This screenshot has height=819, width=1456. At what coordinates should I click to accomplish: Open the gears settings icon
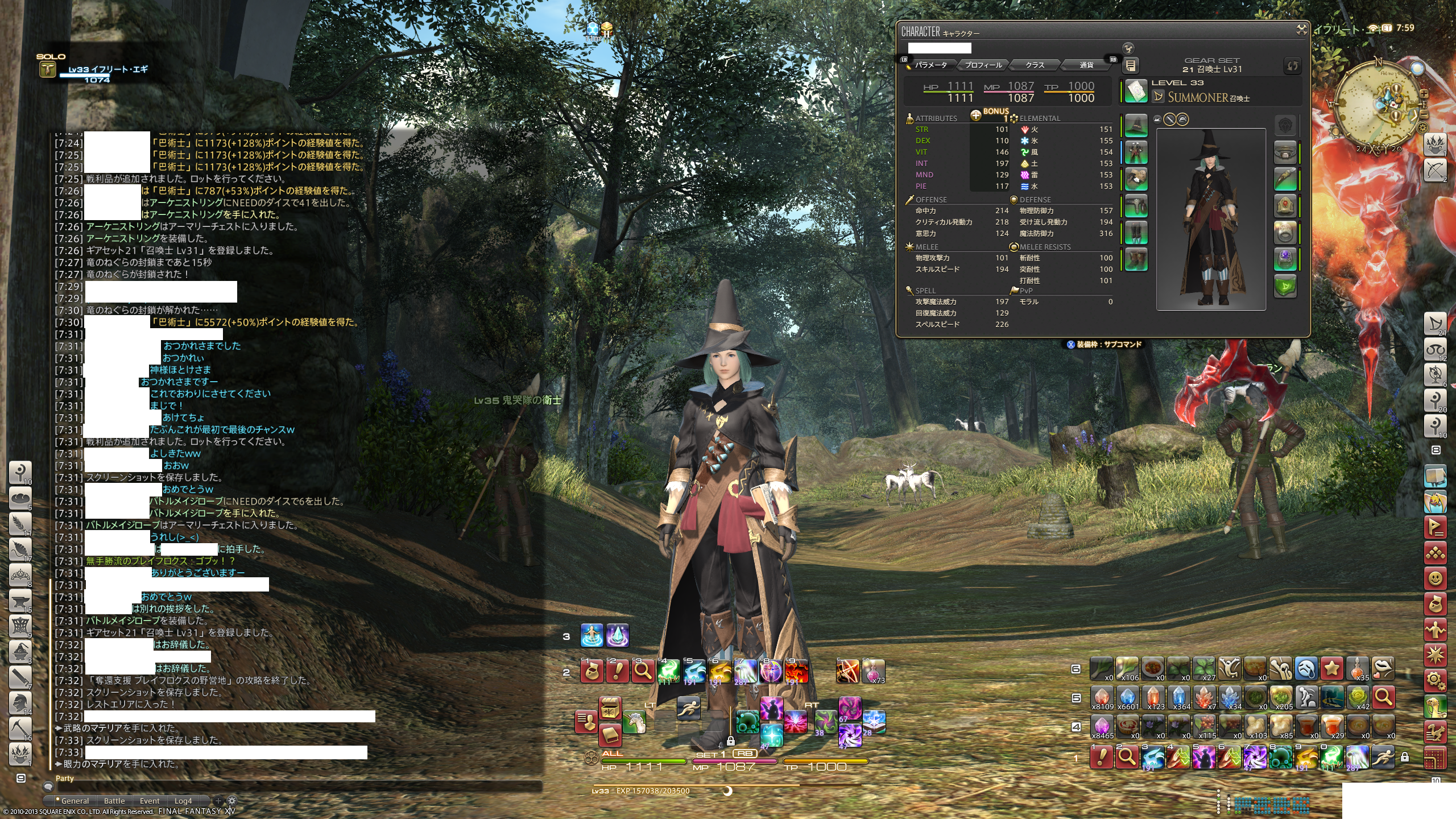coord(1435,679)
